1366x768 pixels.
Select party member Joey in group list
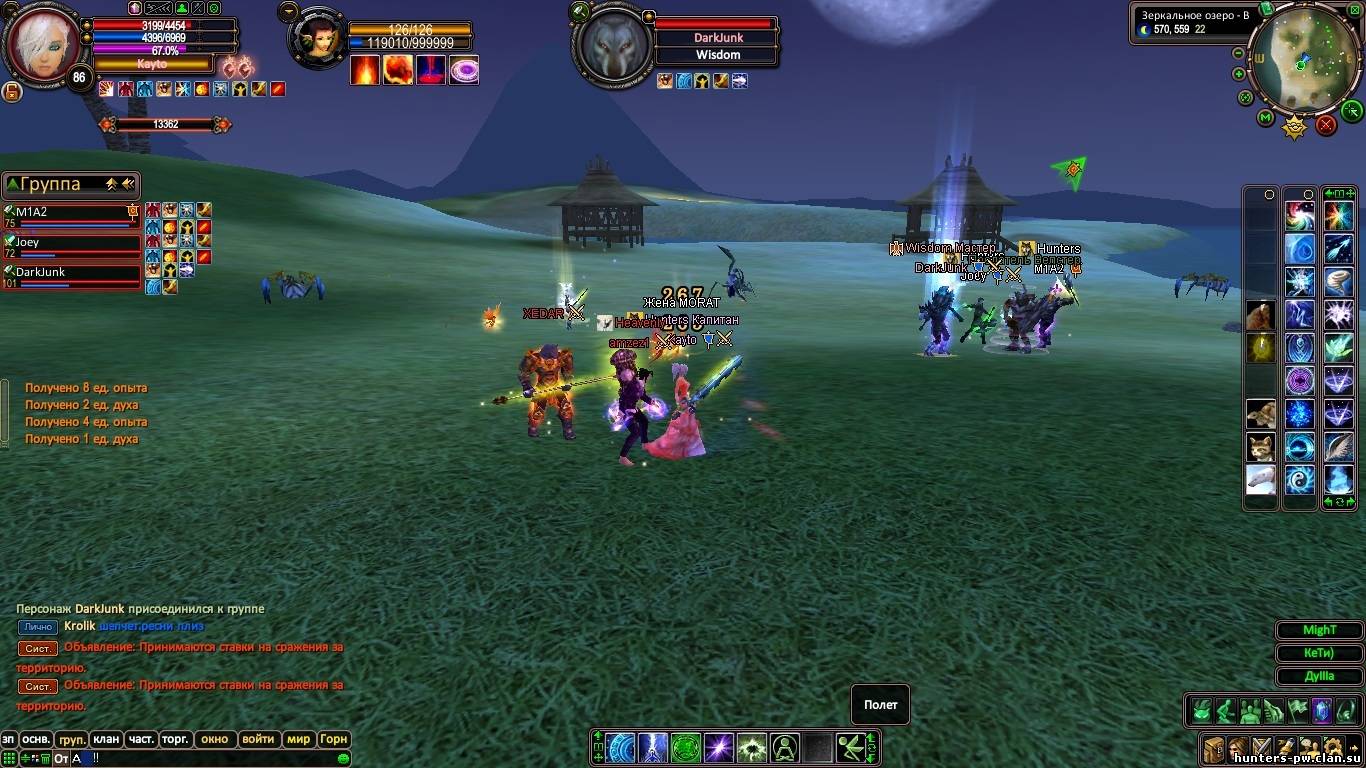click(70, 243)
